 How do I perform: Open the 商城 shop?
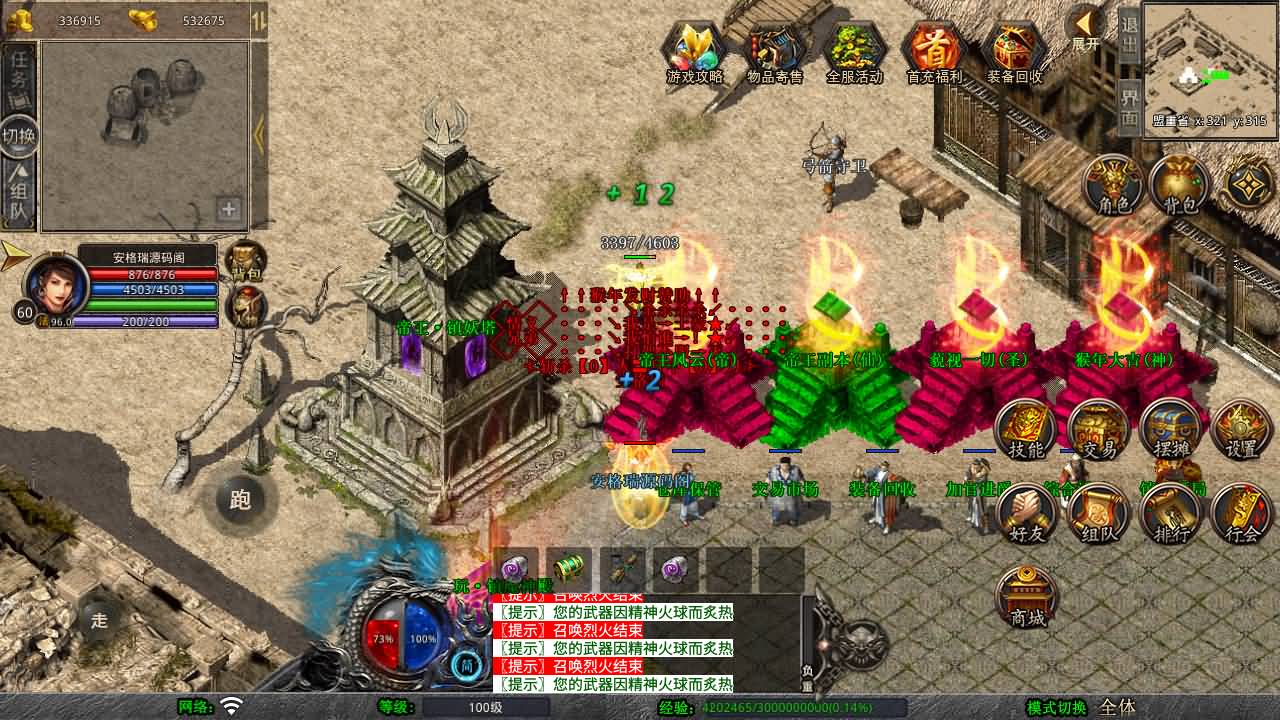pos(1027,597)
